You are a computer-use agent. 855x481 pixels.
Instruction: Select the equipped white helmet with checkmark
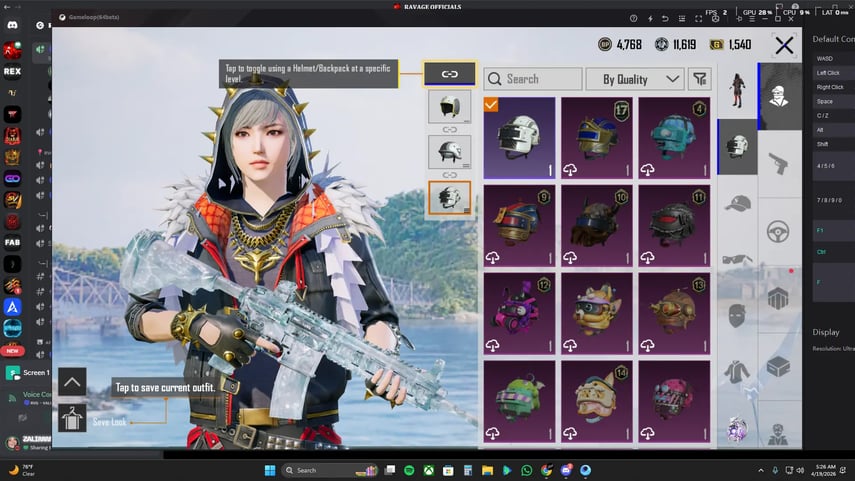click(x=520, y=137)
